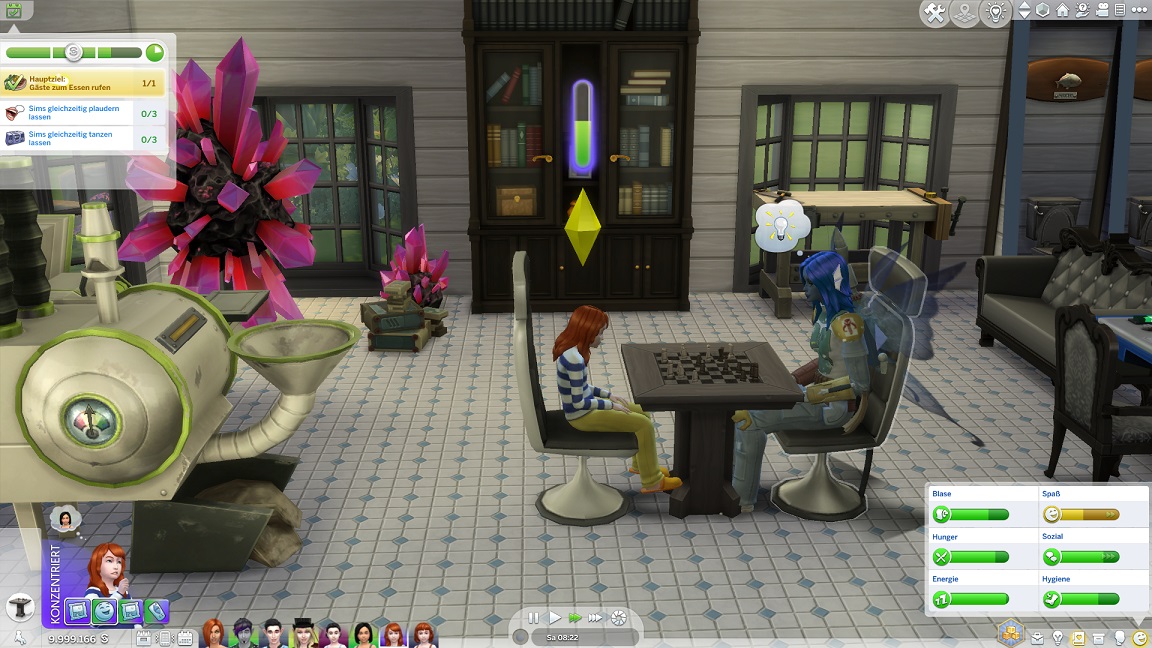The width and height of the screenshot is (1152, 648).
Task: Open the three-dots game options menu
Action: [1140, 11]
